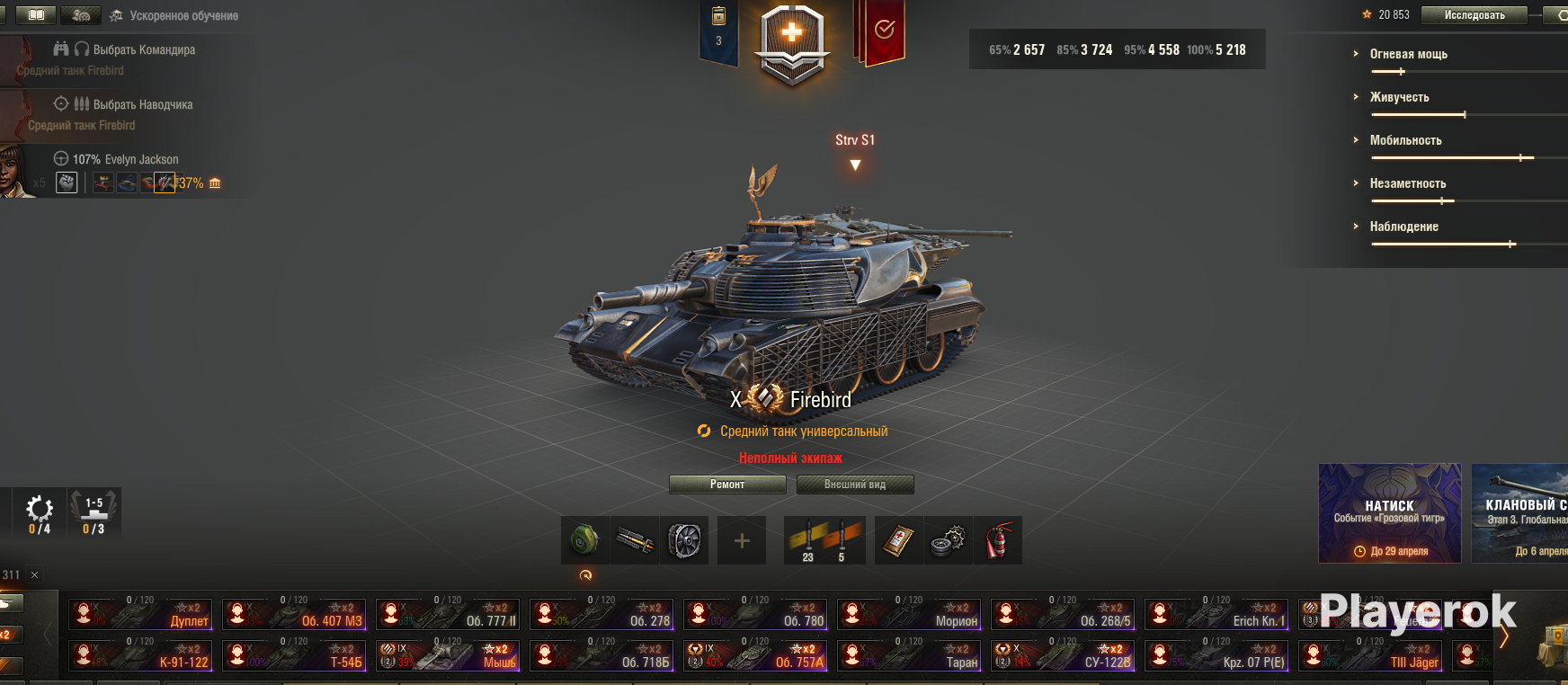
Task: Select crew member Evelyn Jackson
Action: pyautogui.click(x=126, y=160)
